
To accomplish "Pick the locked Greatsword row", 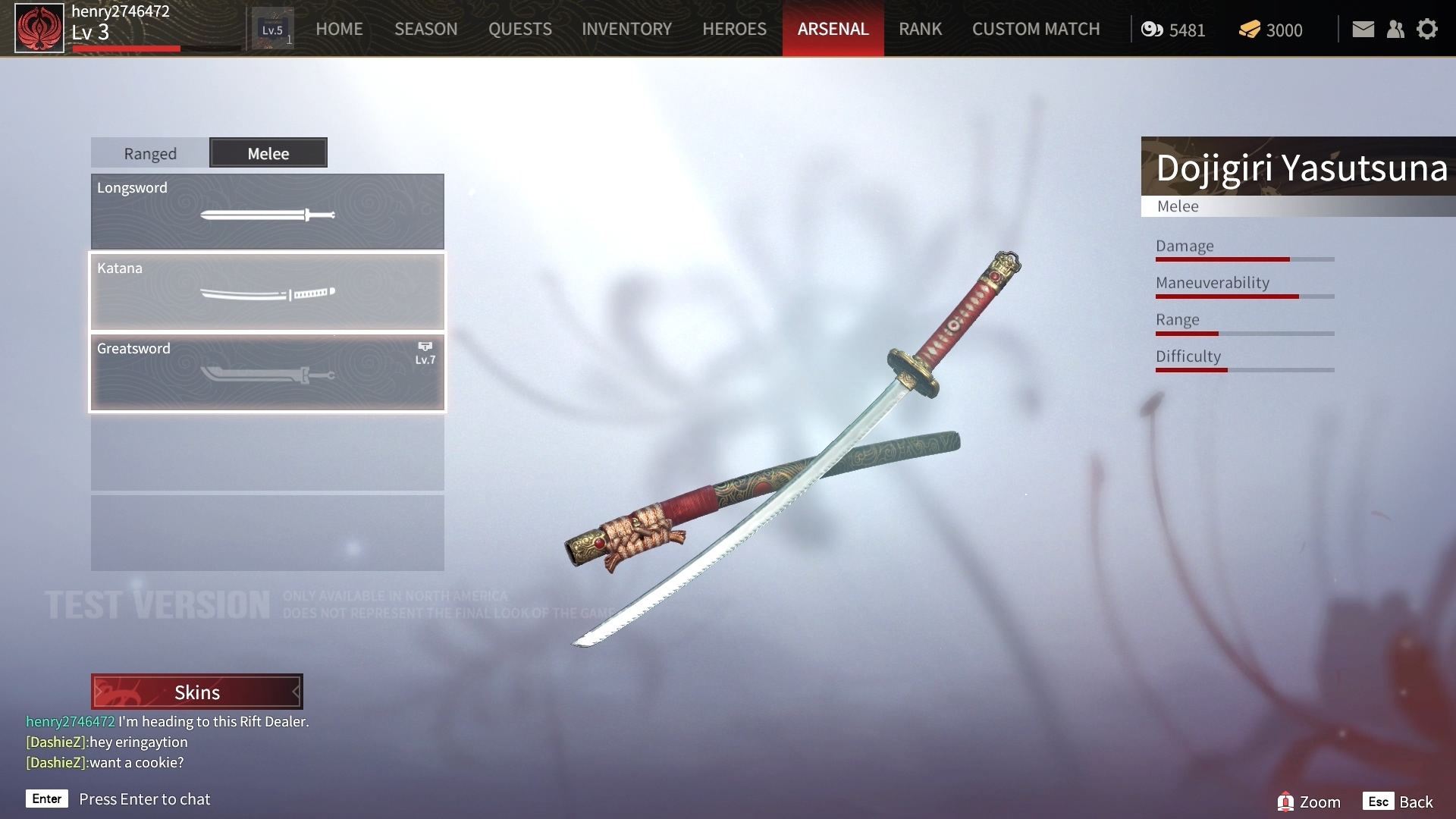I will tap(267, 372).
